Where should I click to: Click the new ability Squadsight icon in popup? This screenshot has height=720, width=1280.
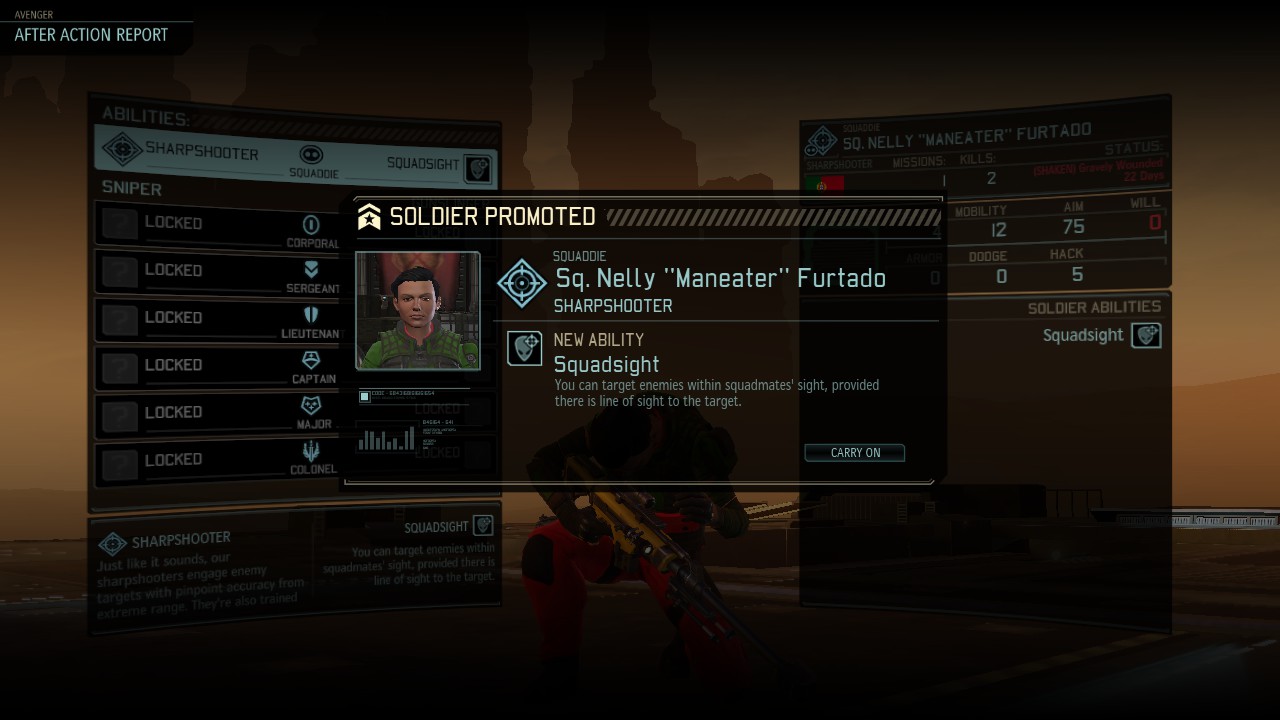pyautogui.click(x=525, y=348)
